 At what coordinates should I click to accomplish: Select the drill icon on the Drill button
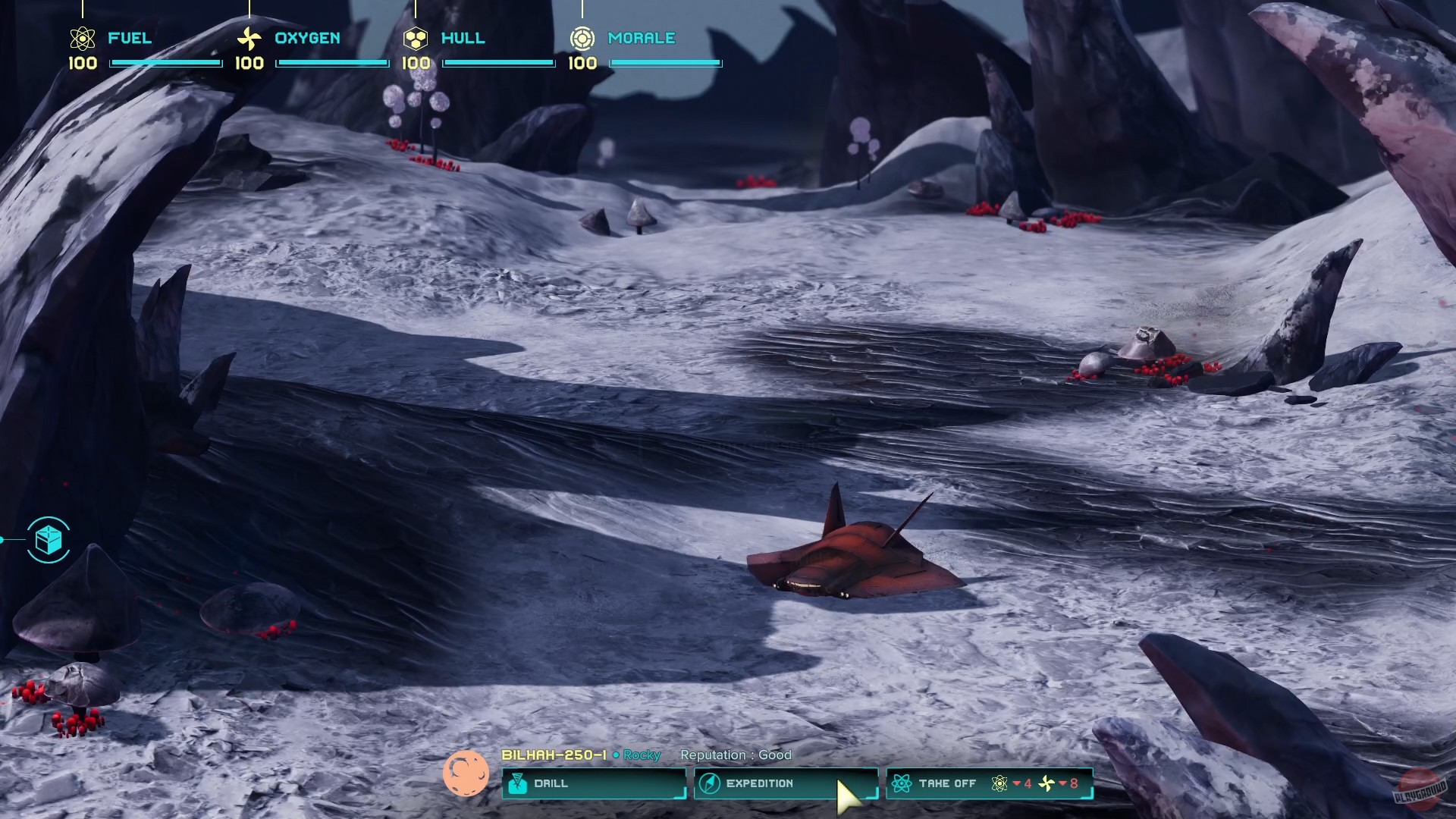[x=519, y=783]
